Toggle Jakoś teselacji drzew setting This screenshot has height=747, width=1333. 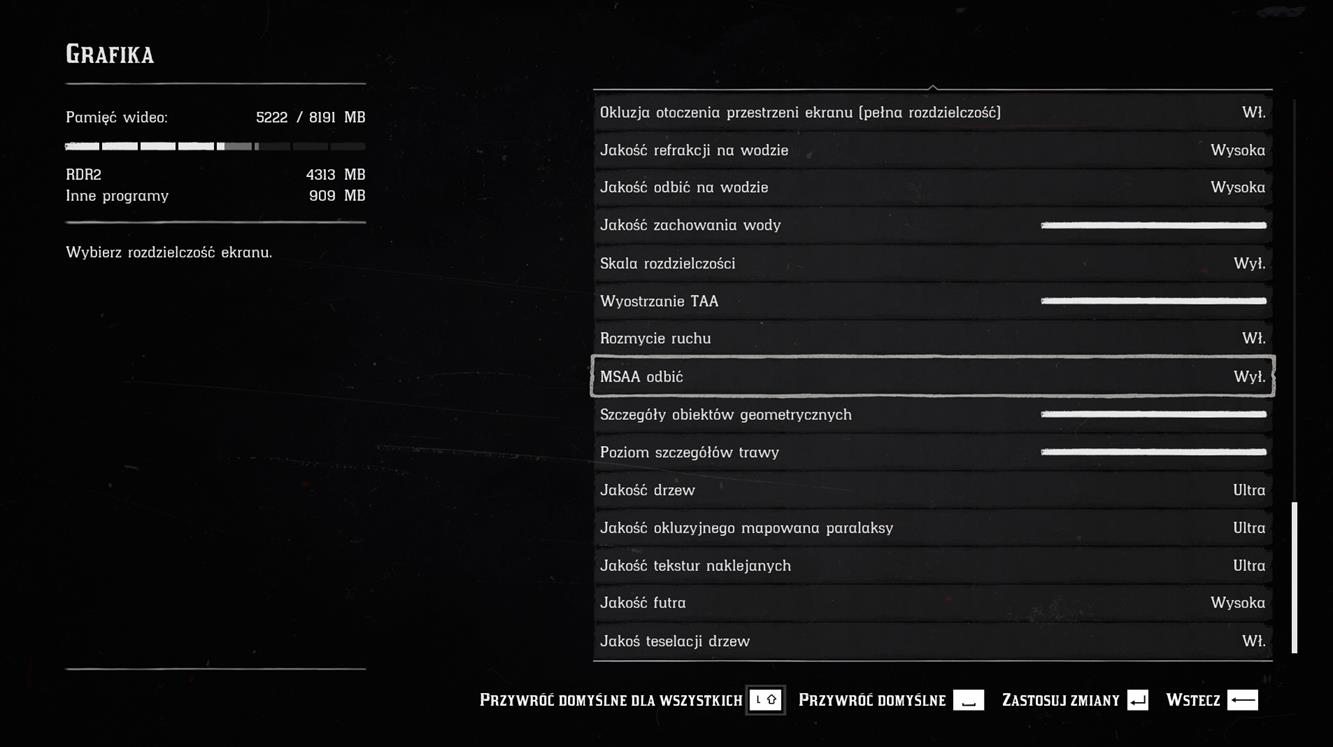tap(932, 641)
